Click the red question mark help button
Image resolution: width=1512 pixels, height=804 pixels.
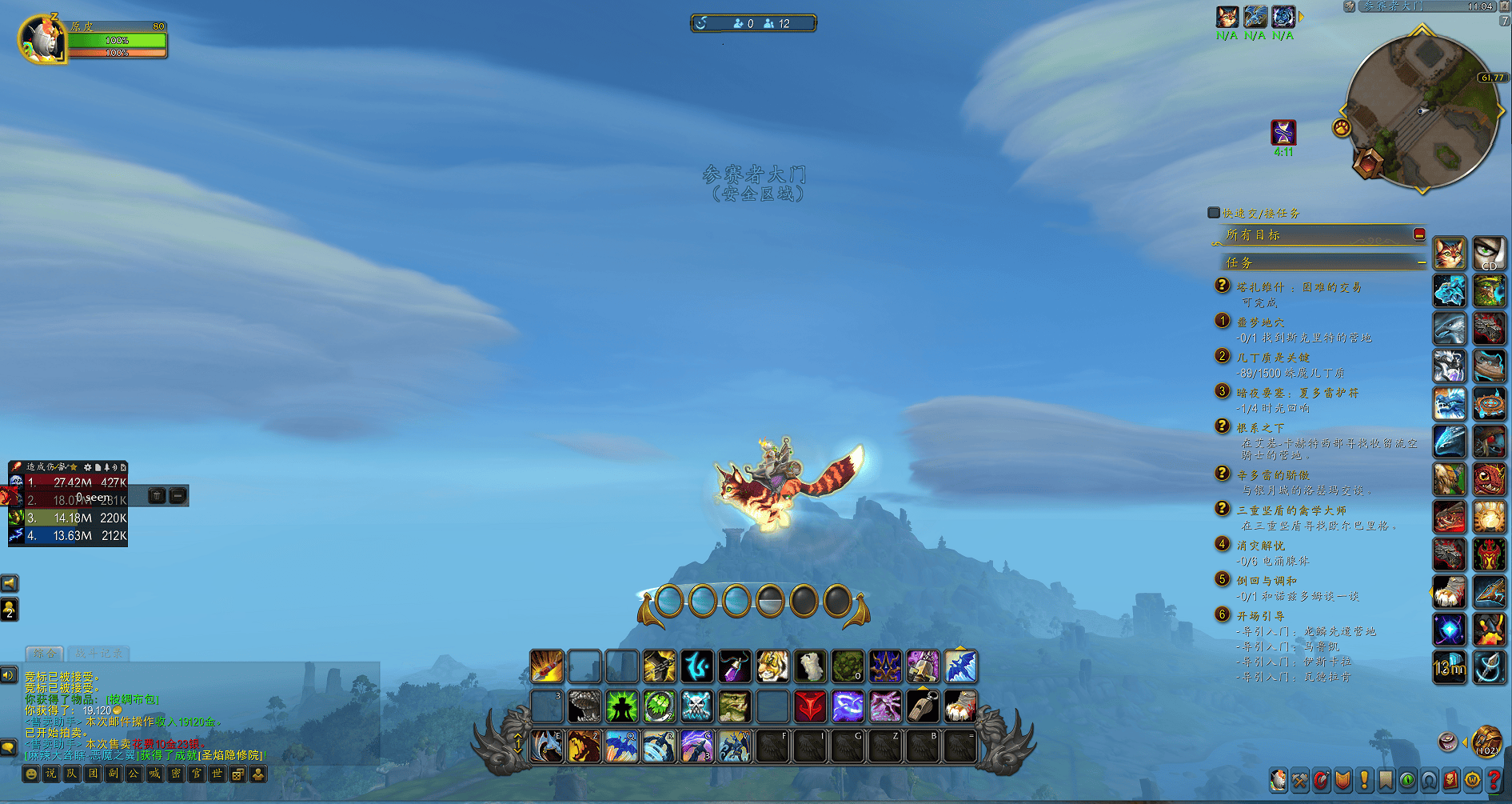pyautogui.click(x=1494, y=780)
